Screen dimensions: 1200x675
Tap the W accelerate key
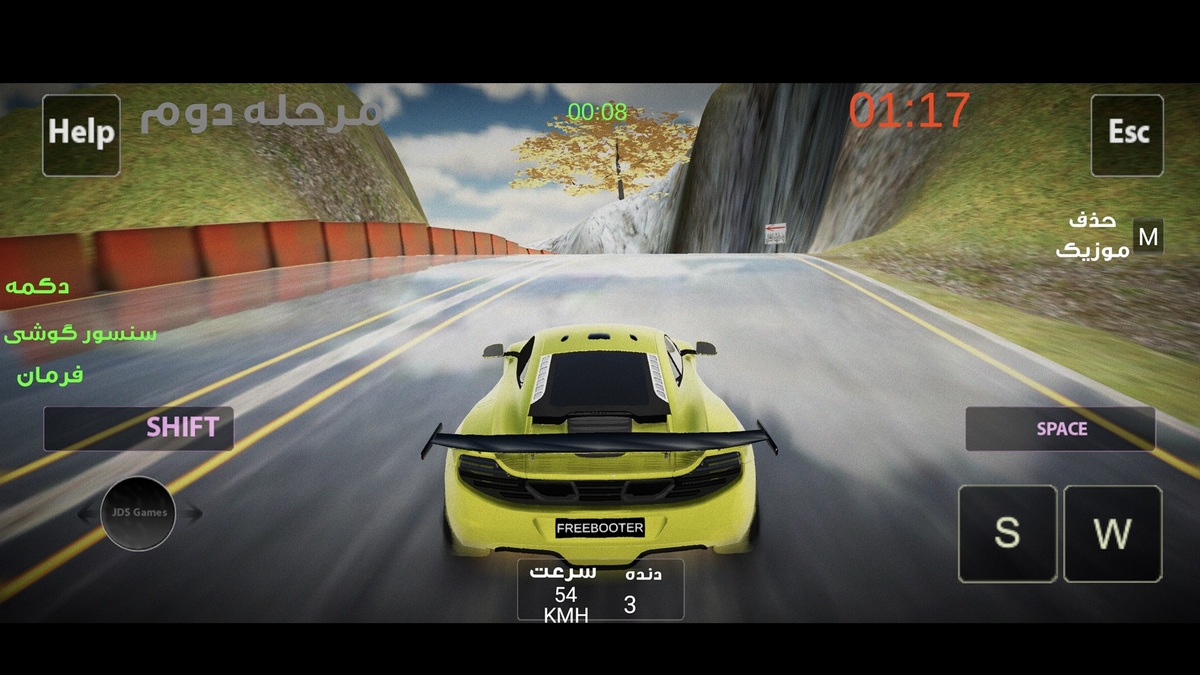(x=1112, y=533)
